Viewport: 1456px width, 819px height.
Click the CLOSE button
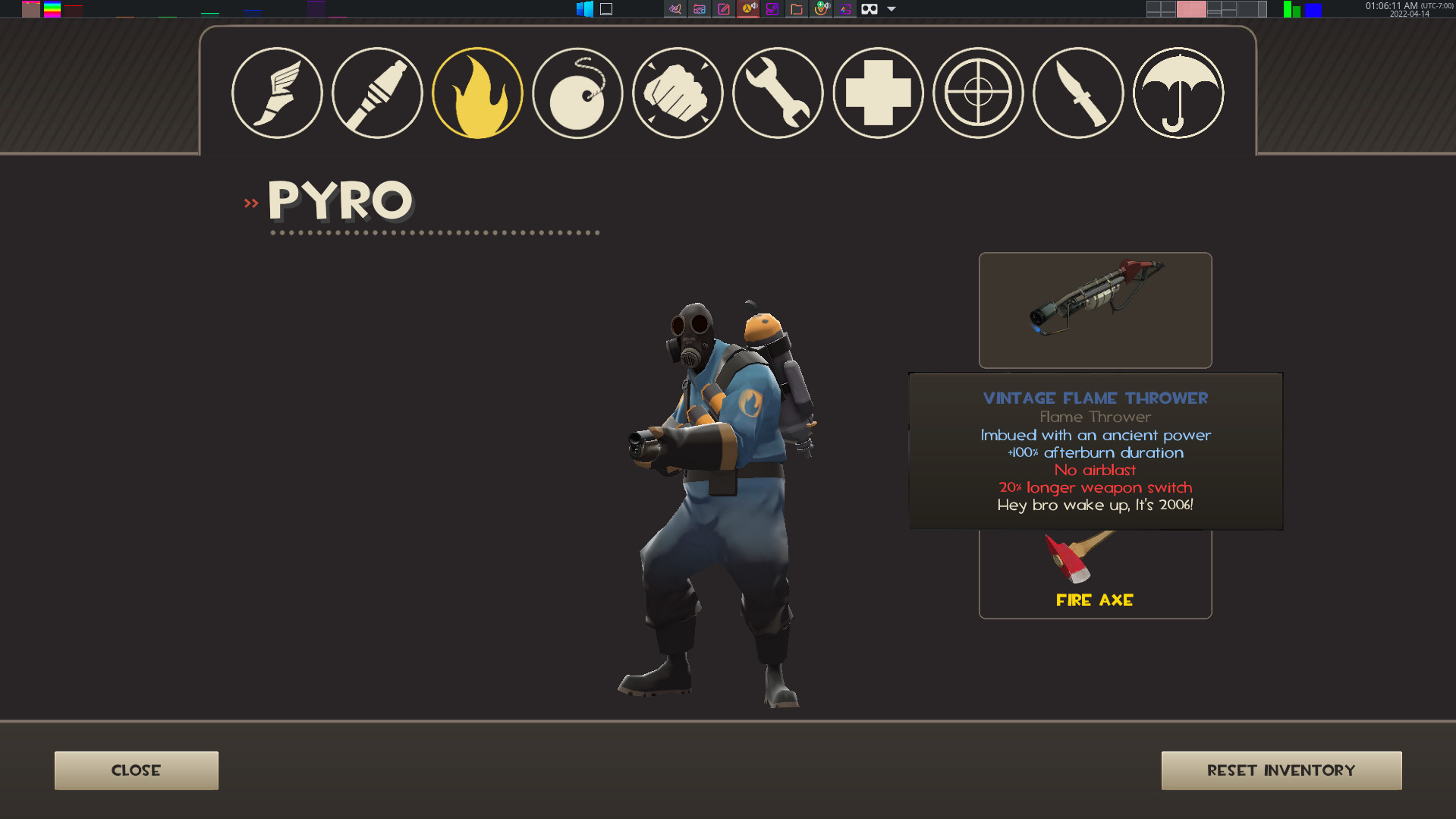click(x=136, y=770)
